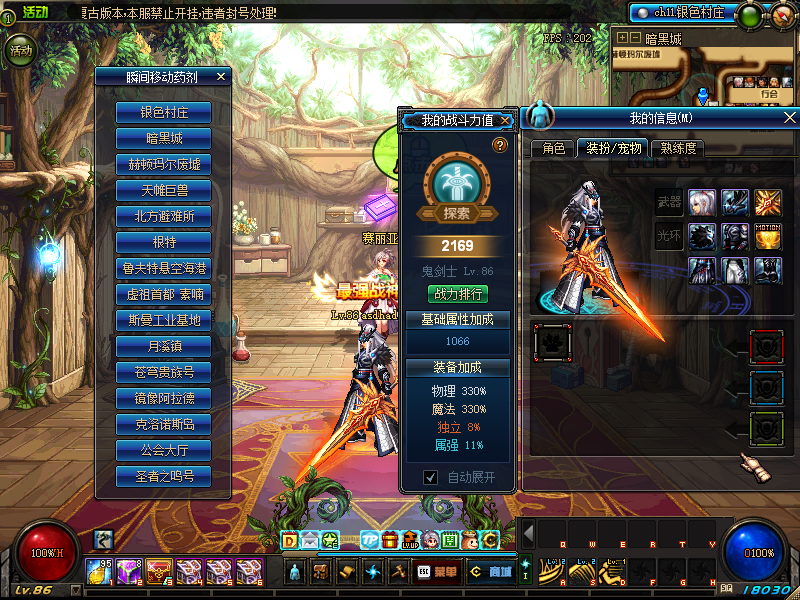Open the combat power help question mark
Screen dimensions: 800x600
pos(499,145)
